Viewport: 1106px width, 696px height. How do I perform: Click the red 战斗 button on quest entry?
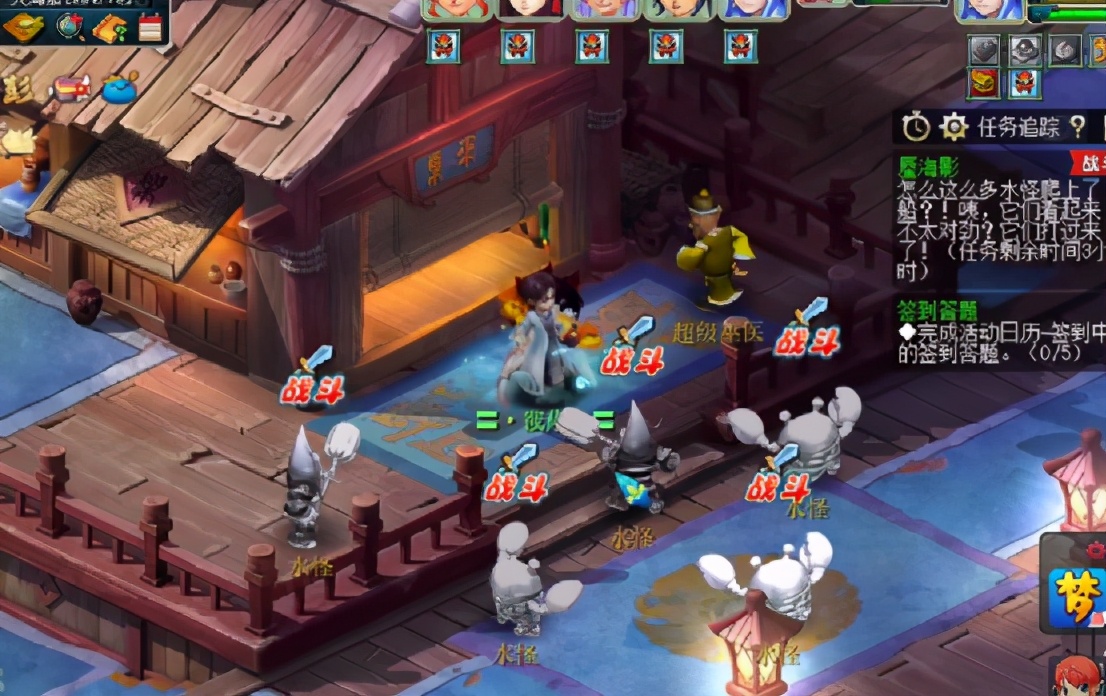point(1089,164)
